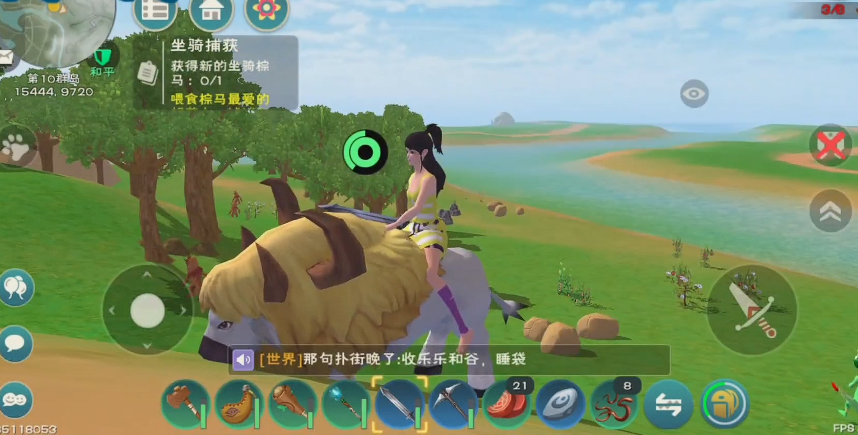Open the mail envelope icon

[x=8, y=60]
